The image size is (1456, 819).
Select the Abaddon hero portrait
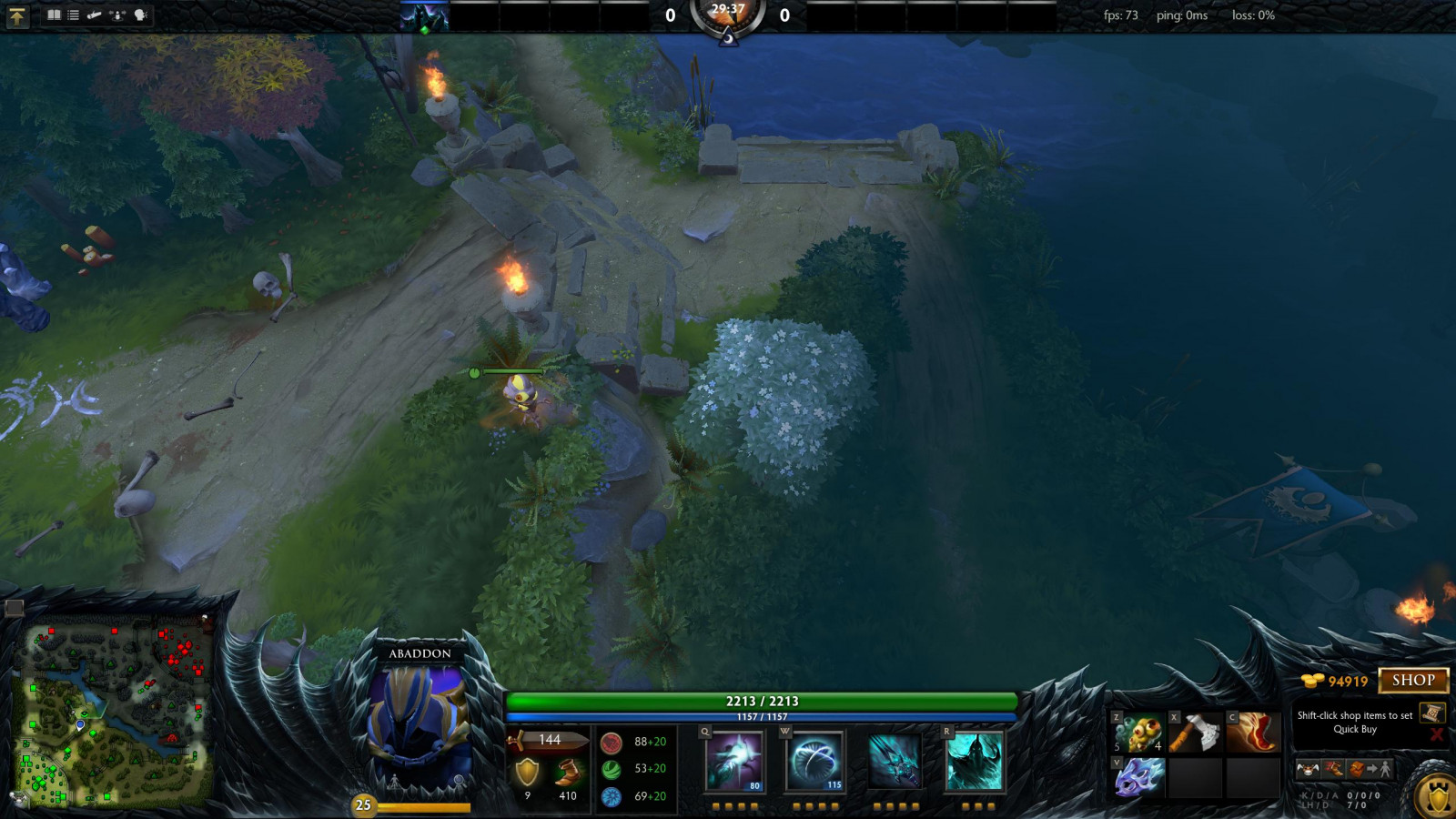420,723
